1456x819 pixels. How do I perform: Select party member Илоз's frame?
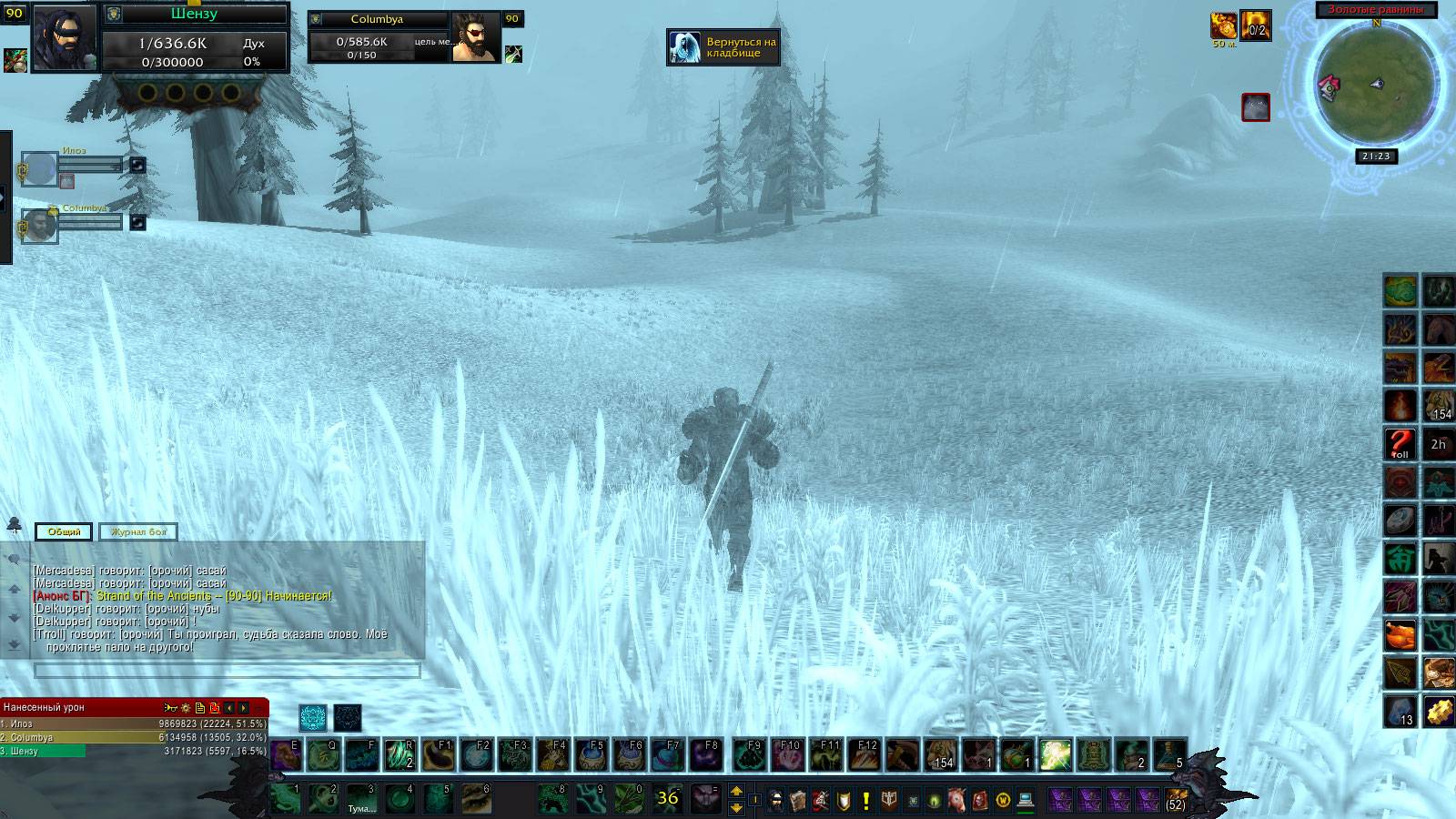tap(40, 169)
